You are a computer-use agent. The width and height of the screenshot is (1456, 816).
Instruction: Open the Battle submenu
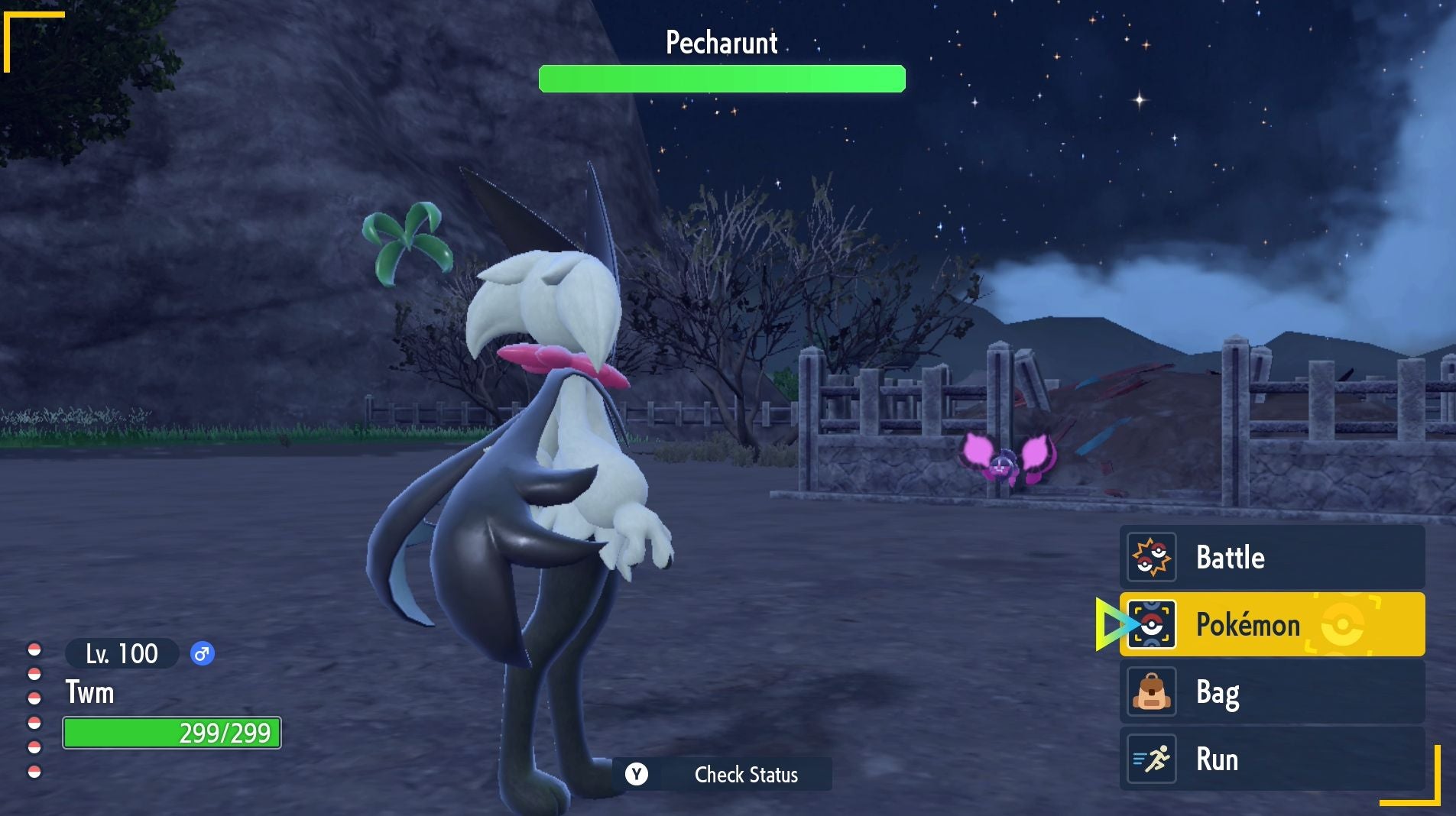[1273, 557]
